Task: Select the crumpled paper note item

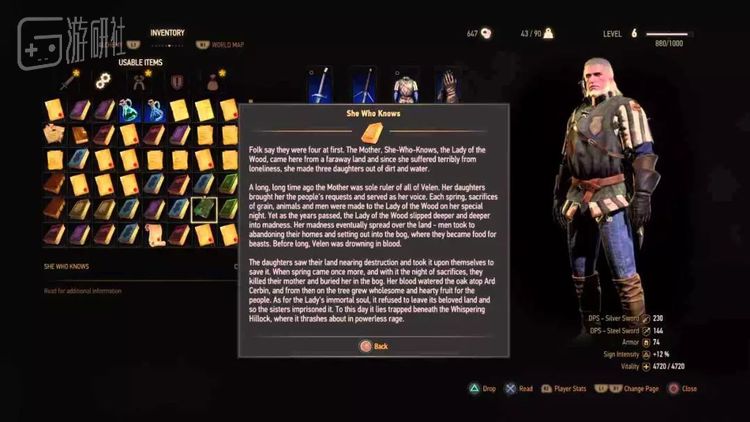Action: (54, 134)
